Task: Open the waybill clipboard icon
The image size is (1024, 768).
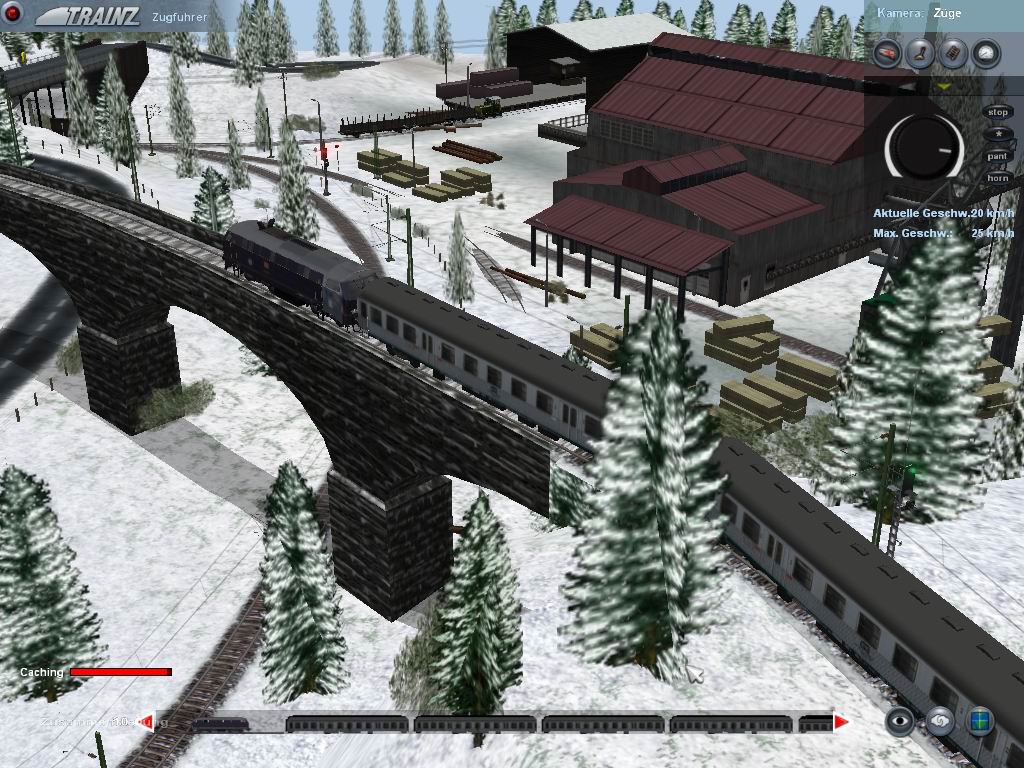Action: pos(953,54)
